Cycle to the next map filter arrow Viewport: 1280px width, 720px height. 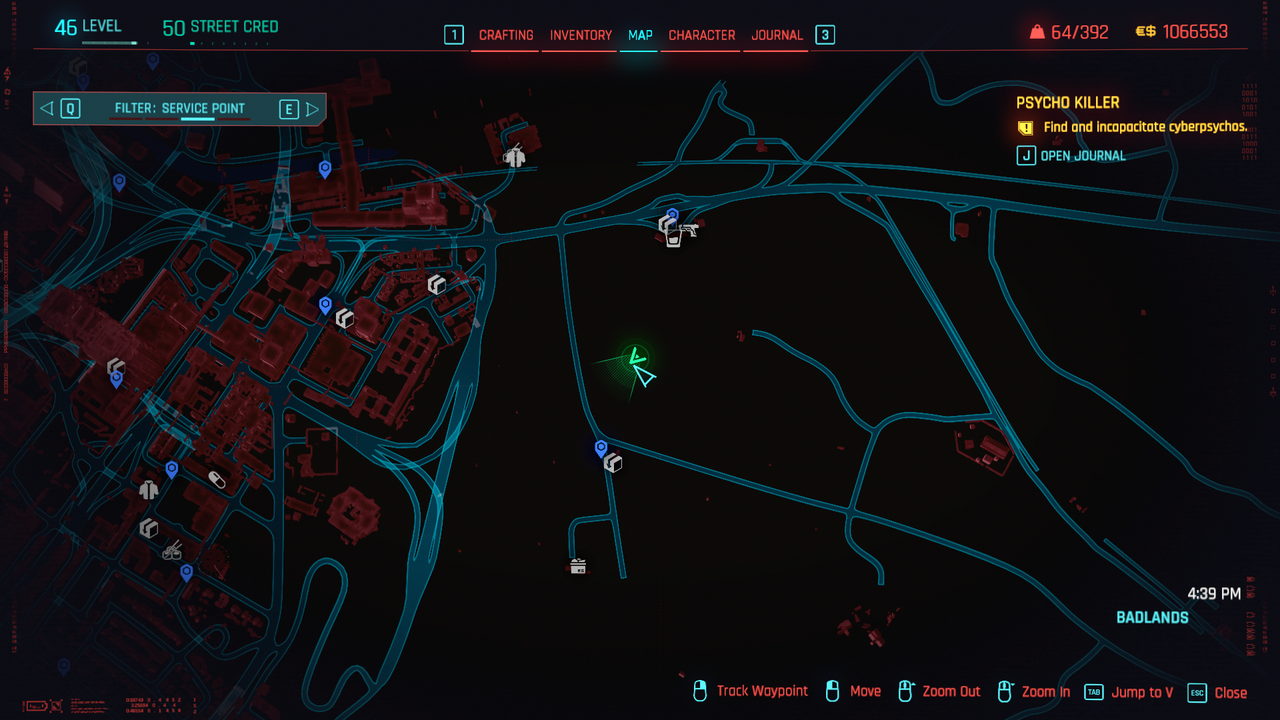pyautogui.click(x=312, y=109)
